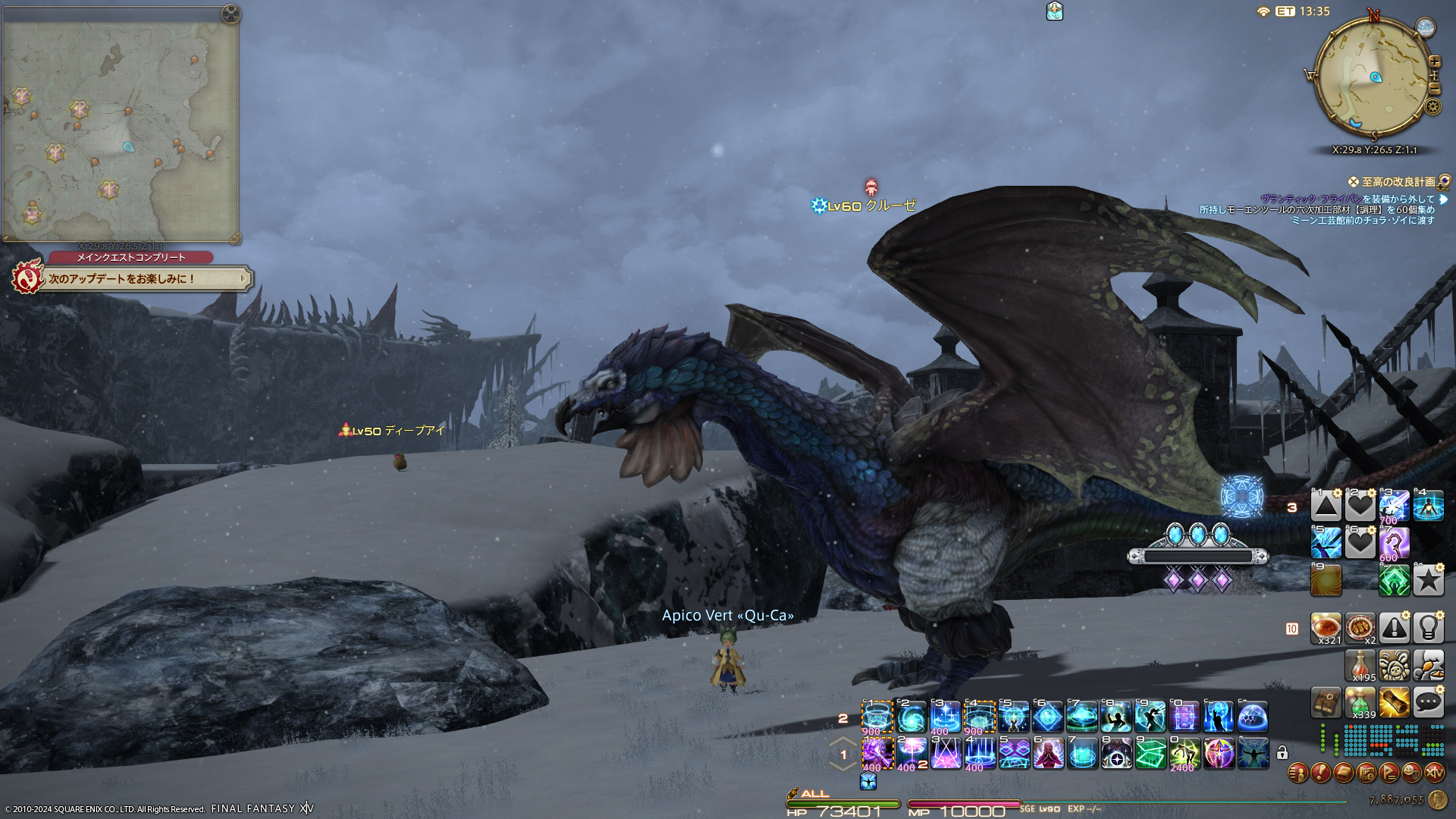Use the green potion with x339 count
Screen dimensions: 1456x819
tap(1360, 702)
